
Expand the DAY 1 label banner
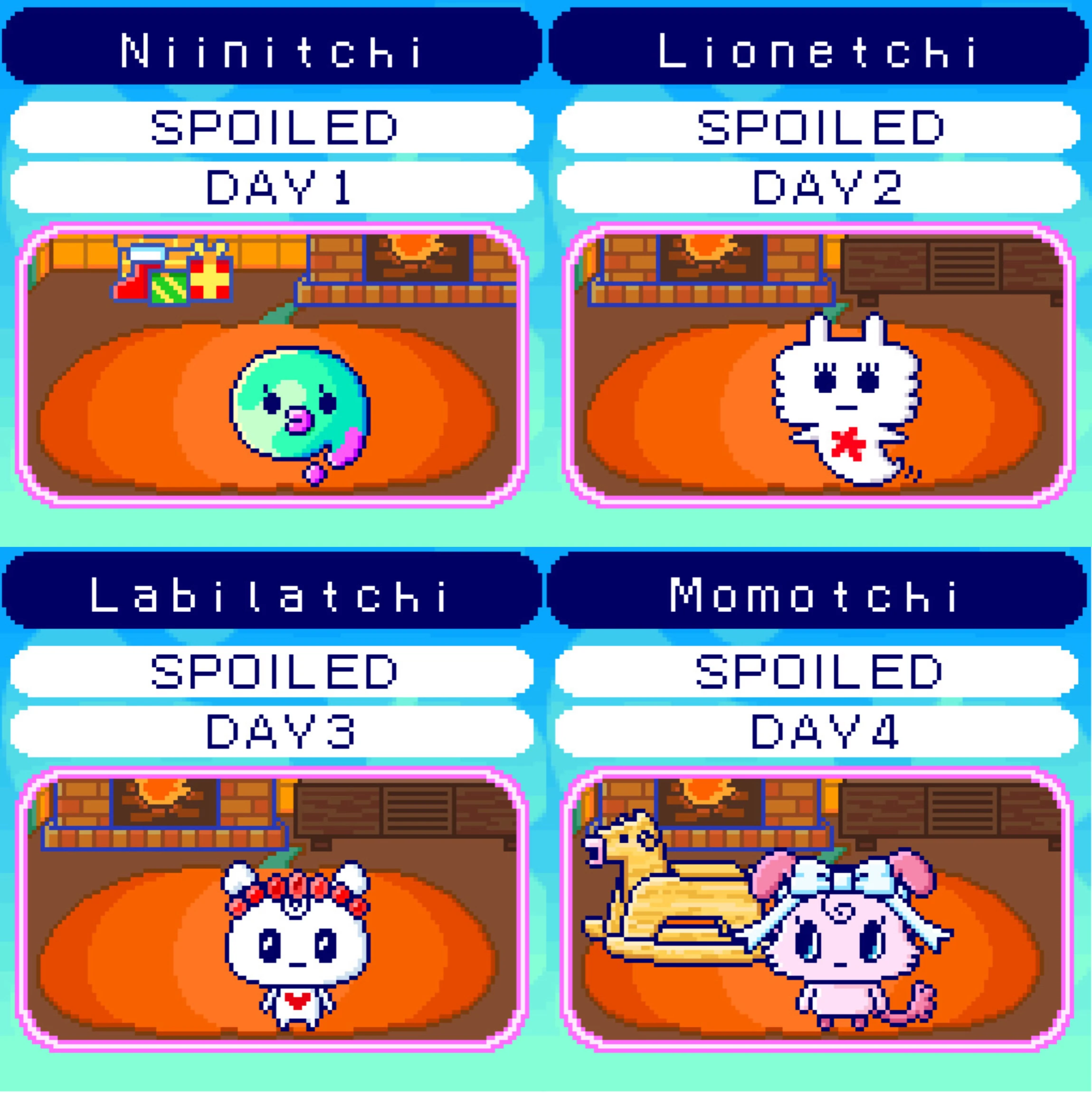272,189
